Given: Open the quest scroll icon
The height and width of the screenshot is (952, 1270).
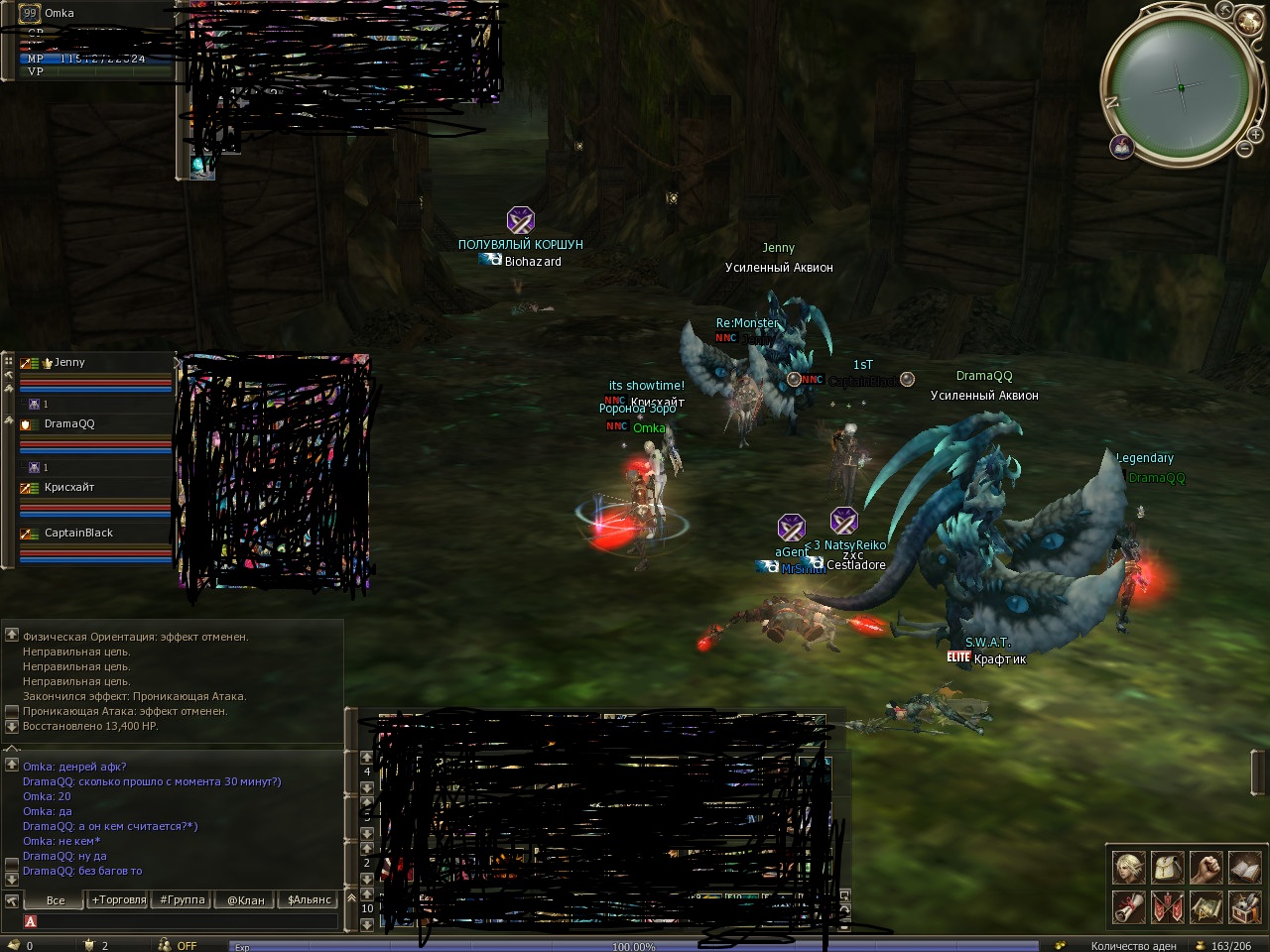Looking at the screenshot, I should pyautogui.click(x=1128, y=906).
